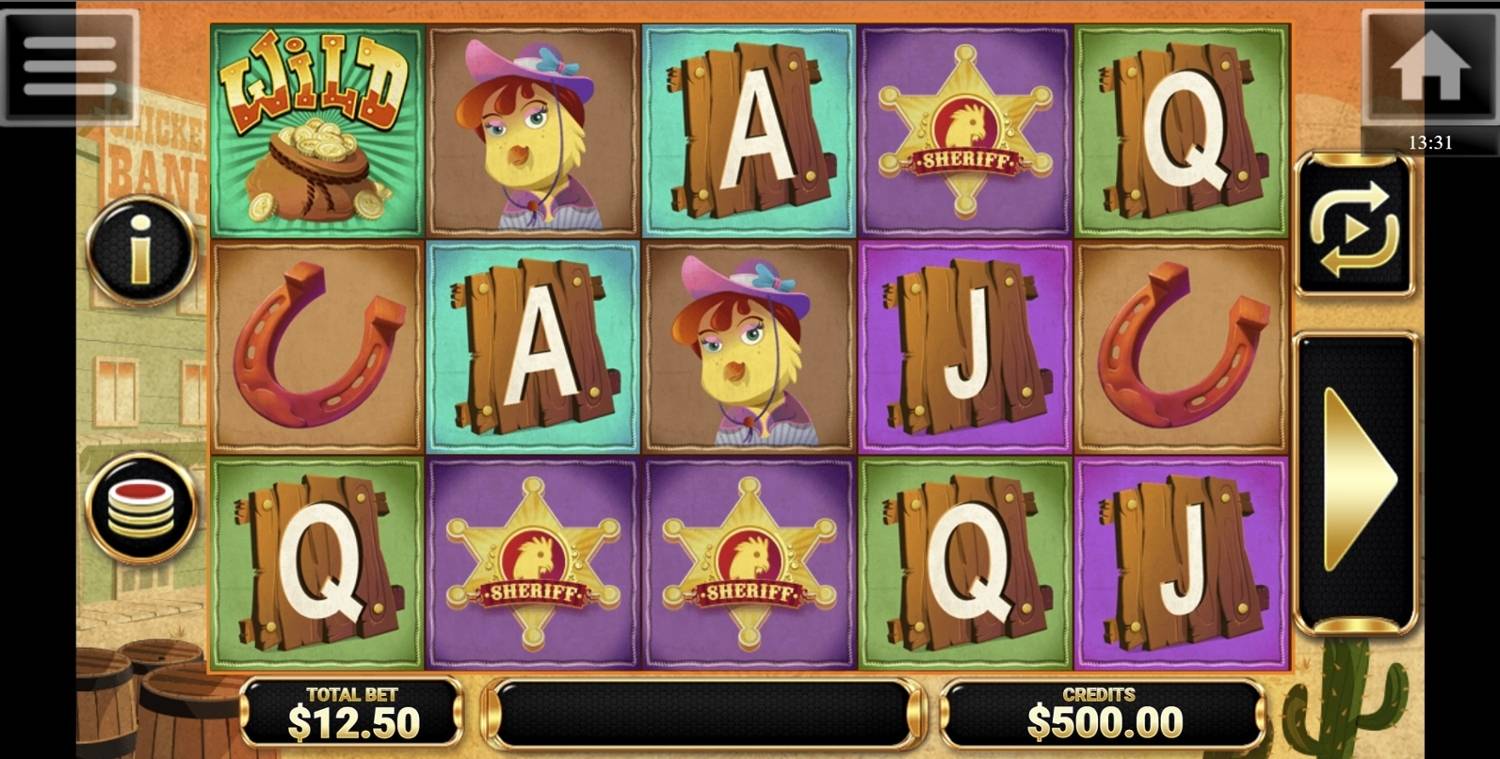Open spin speed settings via chip icon
The image size is (1500, 759).
coord(142,505)
